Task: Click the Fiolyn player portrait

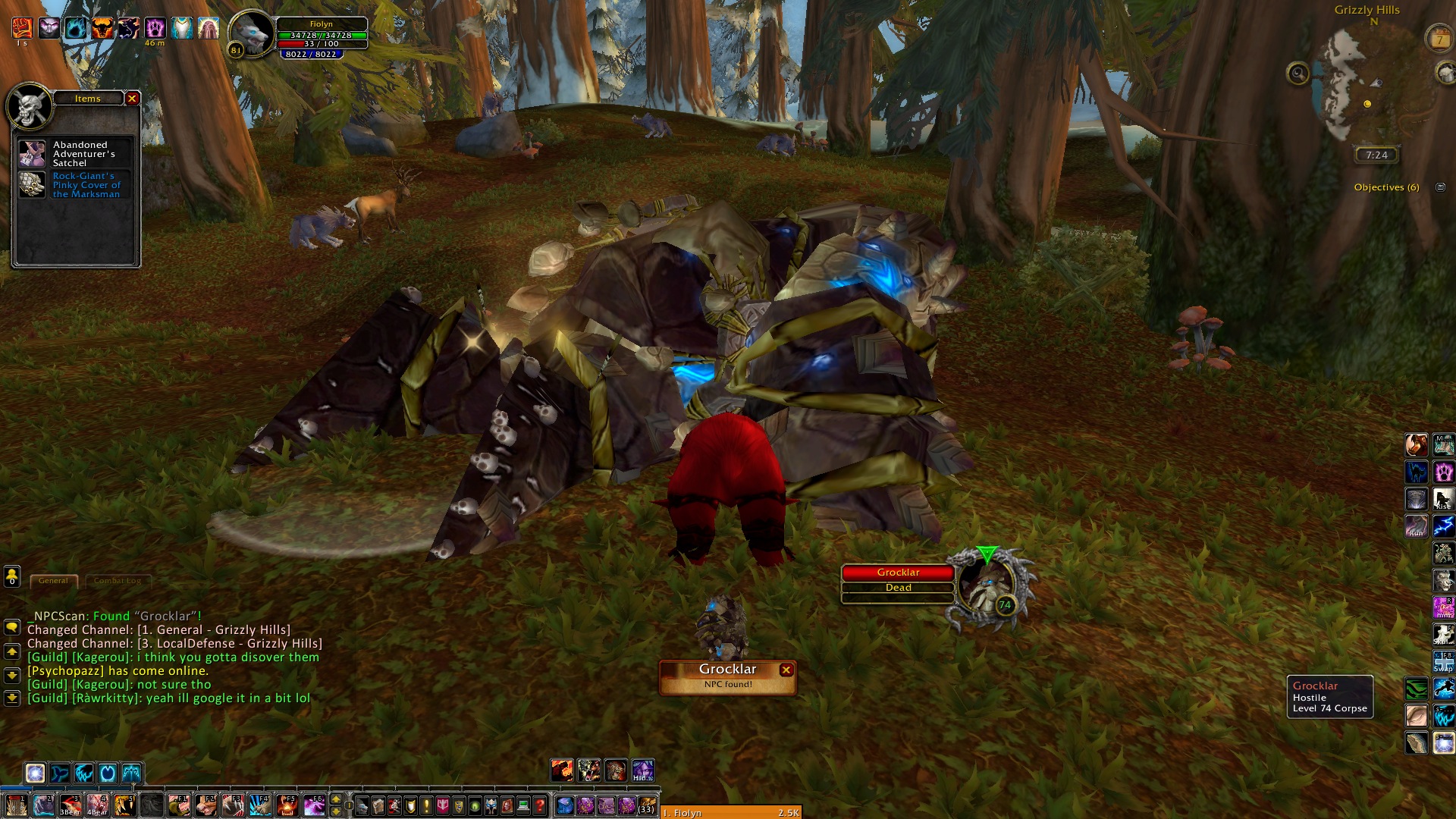Action: pos(250,34)
